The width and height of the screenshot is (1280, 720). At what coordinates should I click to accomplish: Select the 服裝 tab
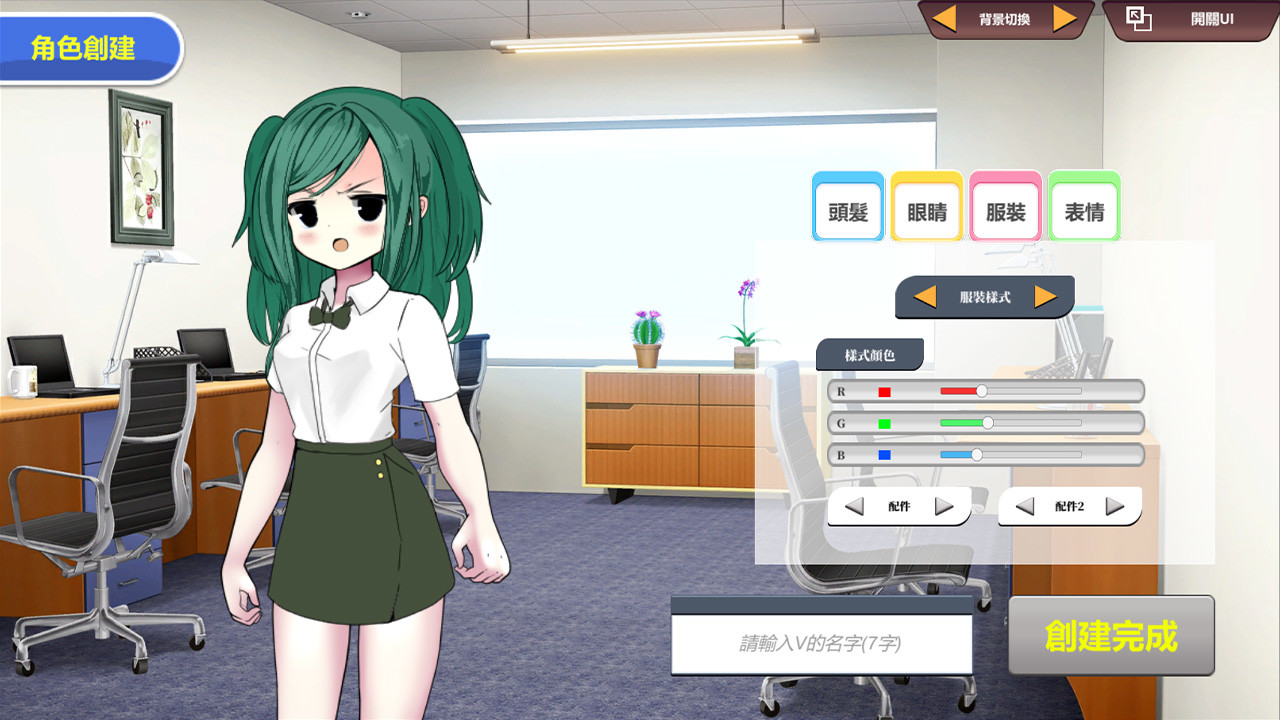coord(1004,207)
